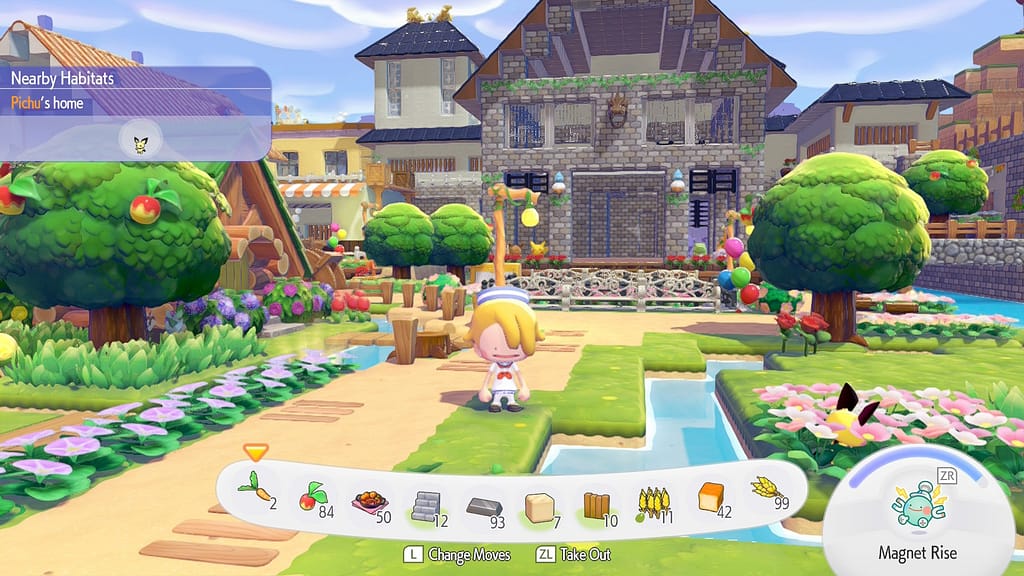Viewport: 1024px width, 576px height.
Task: Select the wheat bundle slot with 99
Action: pyautogui.click(x=766, y=491)
